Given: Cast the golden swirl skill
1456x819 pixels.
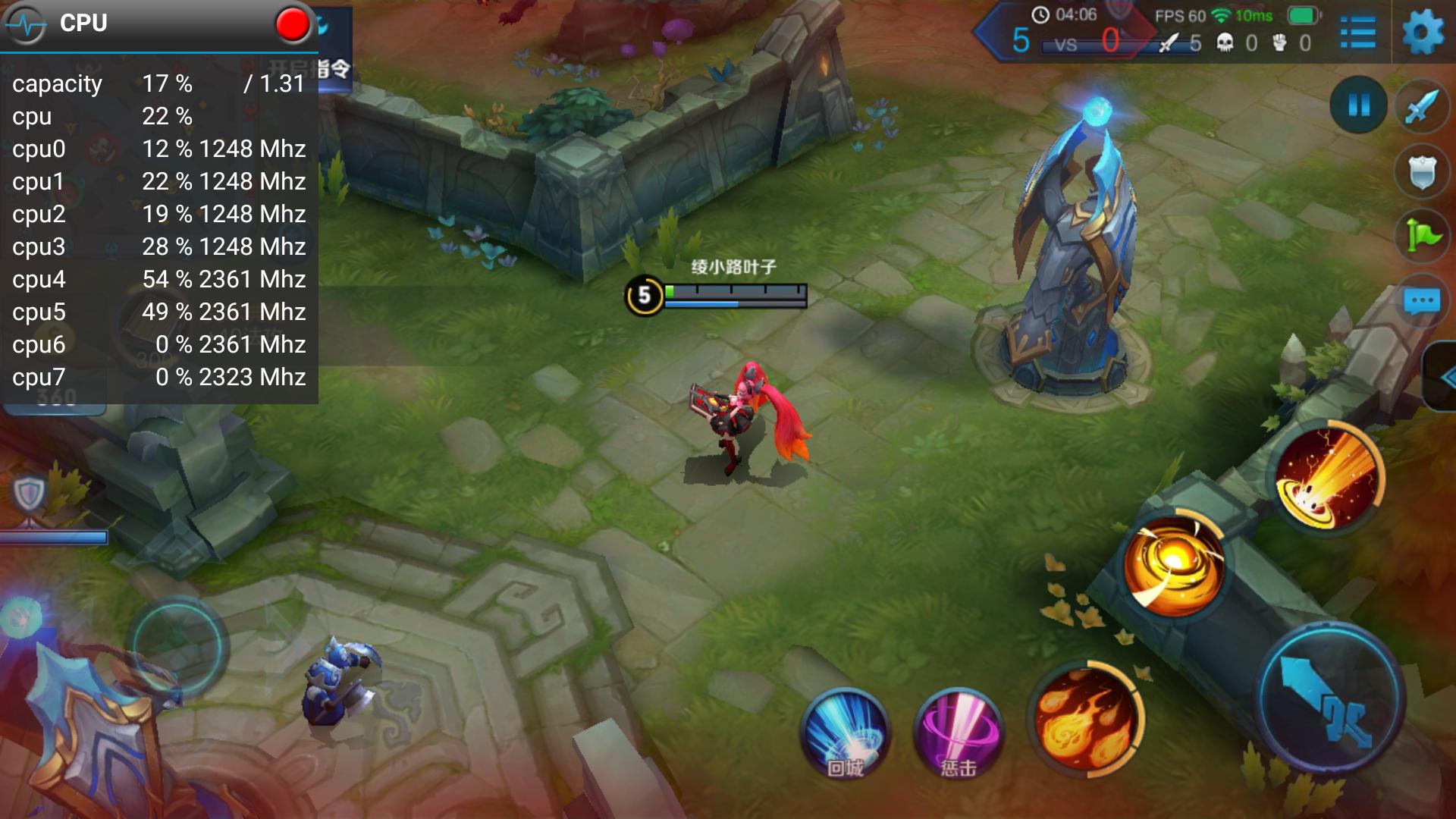Looking at the screenshot, I should pyautogui.click(x=1172, y=566).
